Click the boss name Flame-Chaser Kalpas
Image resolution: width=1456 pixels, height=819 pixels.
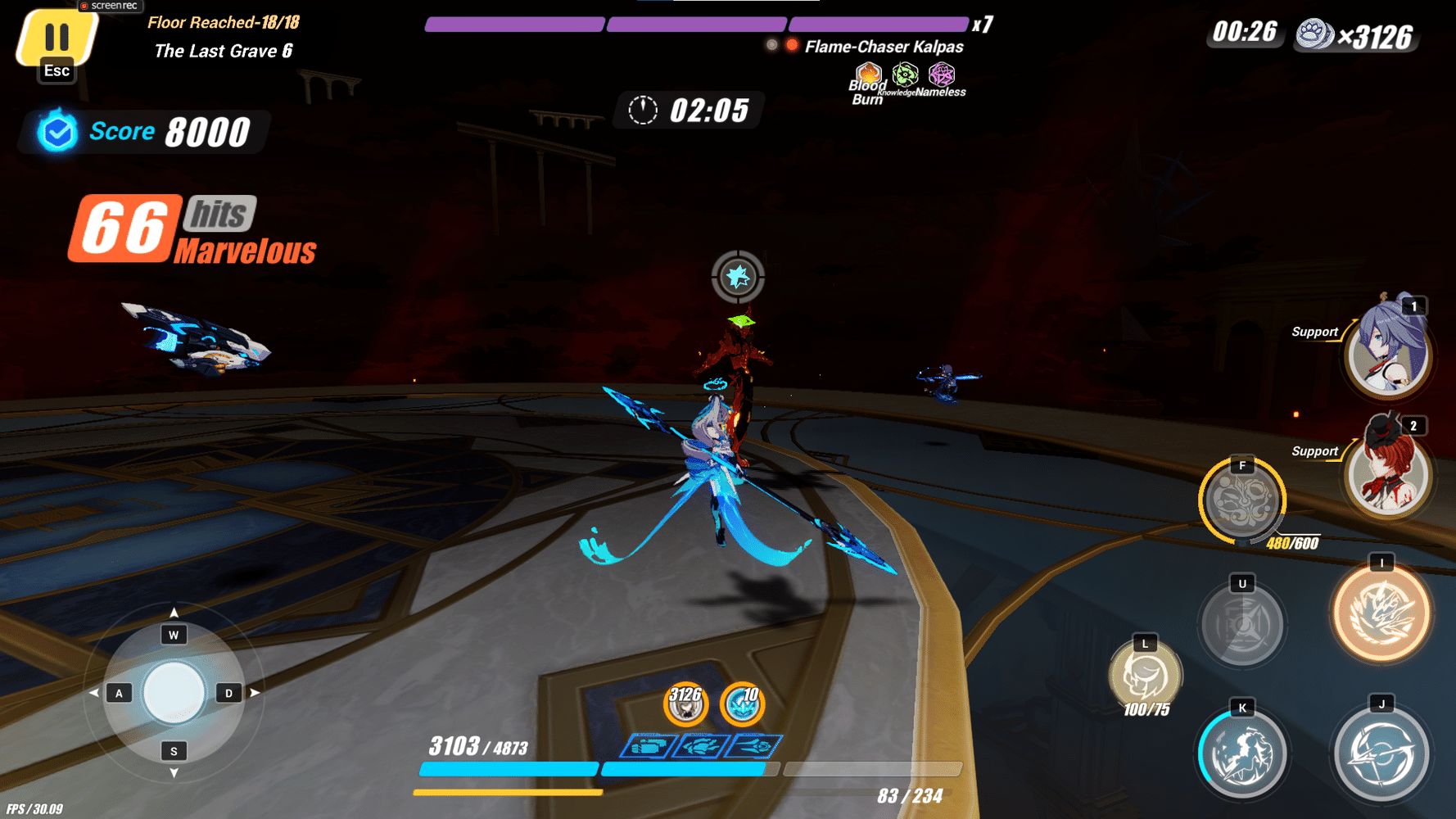click(884, 47)
